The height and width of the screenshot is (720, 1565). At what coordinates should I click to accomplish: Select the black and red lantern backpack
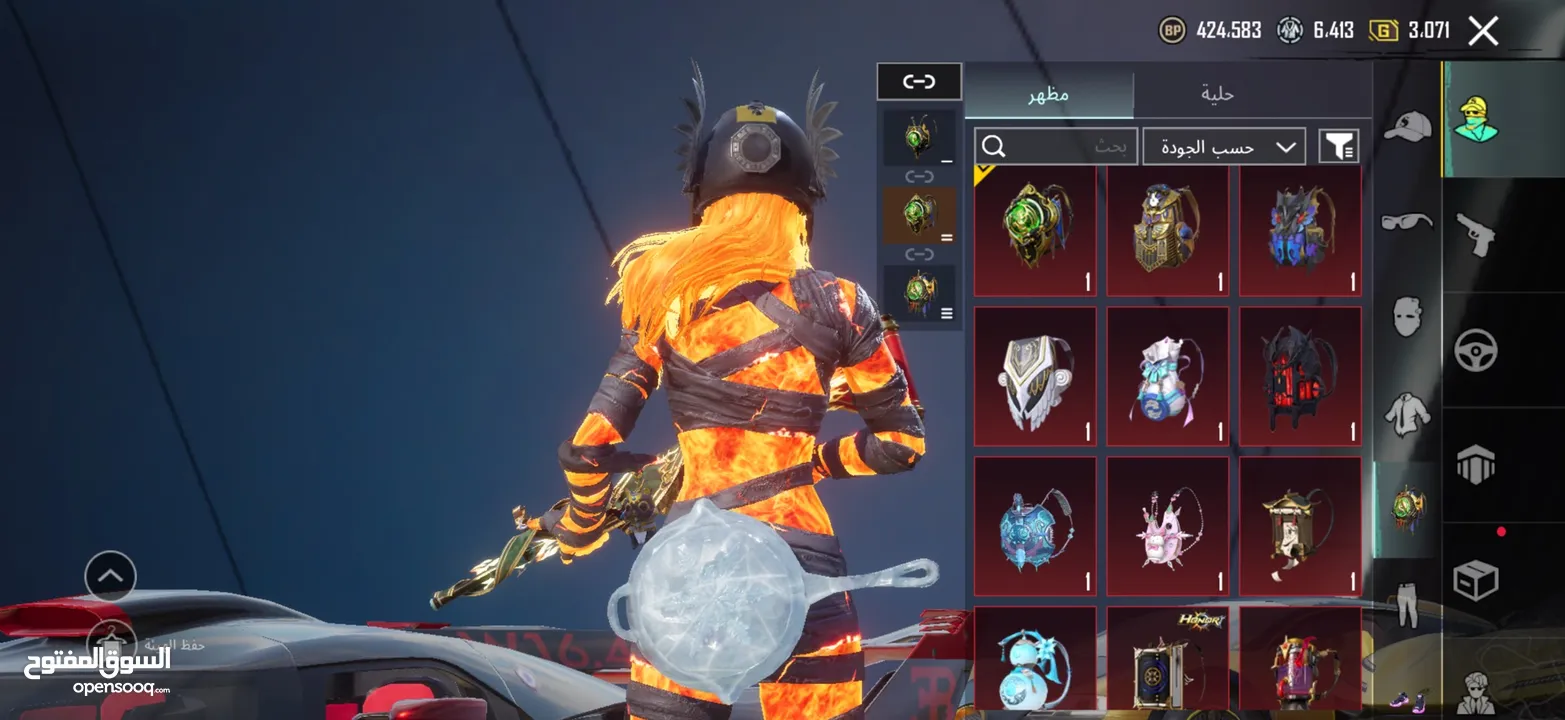click(1300, 376)
